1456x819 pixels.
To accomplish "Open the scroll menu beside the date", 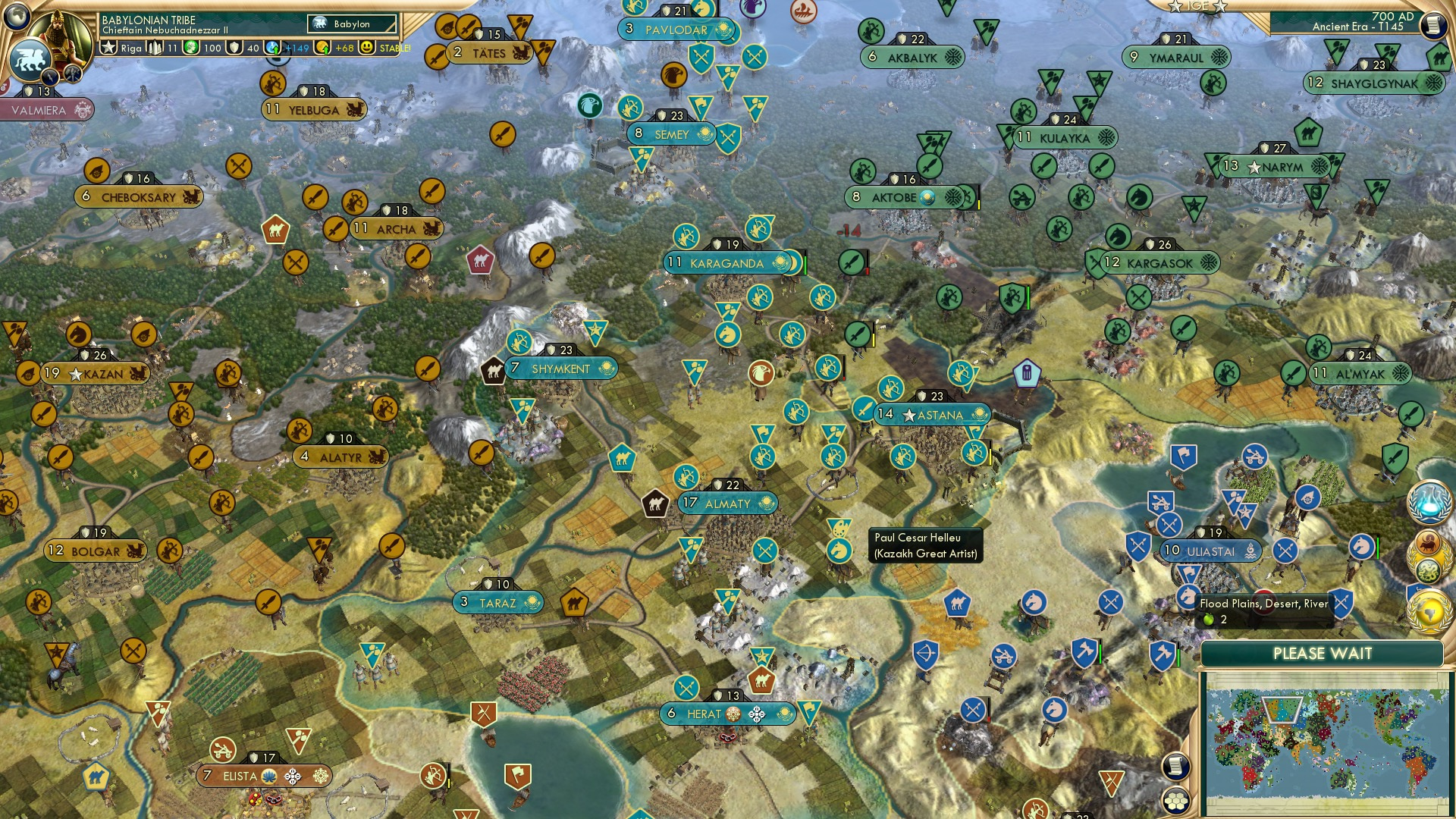I will click(x=1432, y=25).
